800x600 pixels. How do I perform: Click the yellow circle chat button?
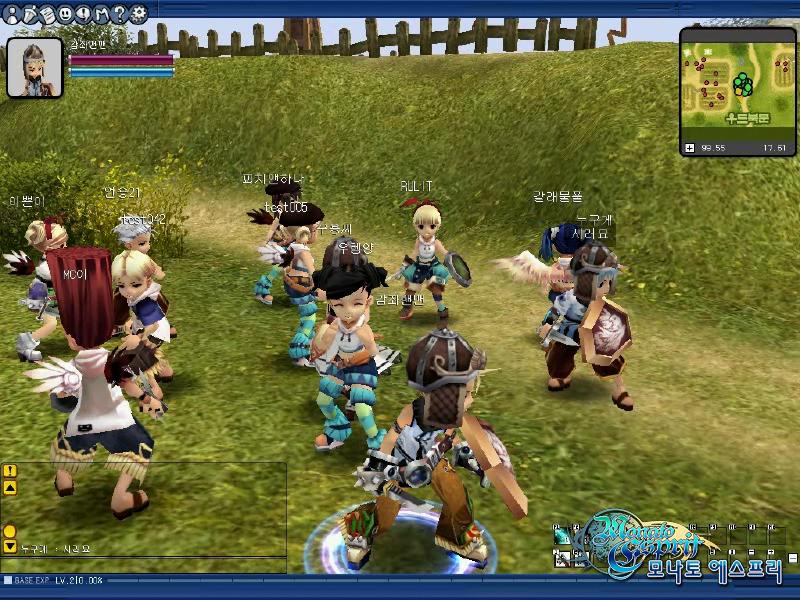9,531
